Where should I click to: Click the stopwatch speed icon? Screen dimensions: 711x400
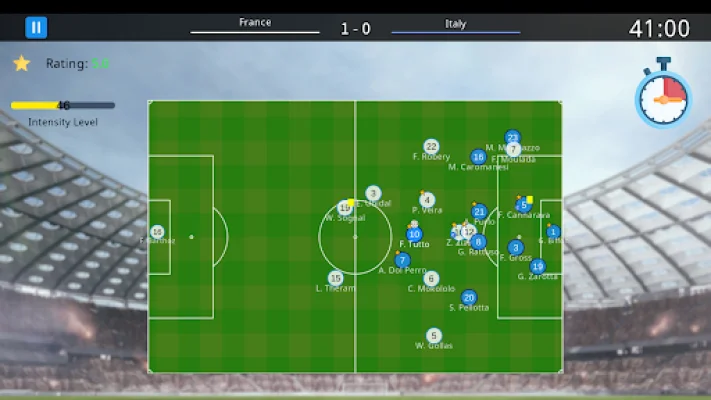663,97
